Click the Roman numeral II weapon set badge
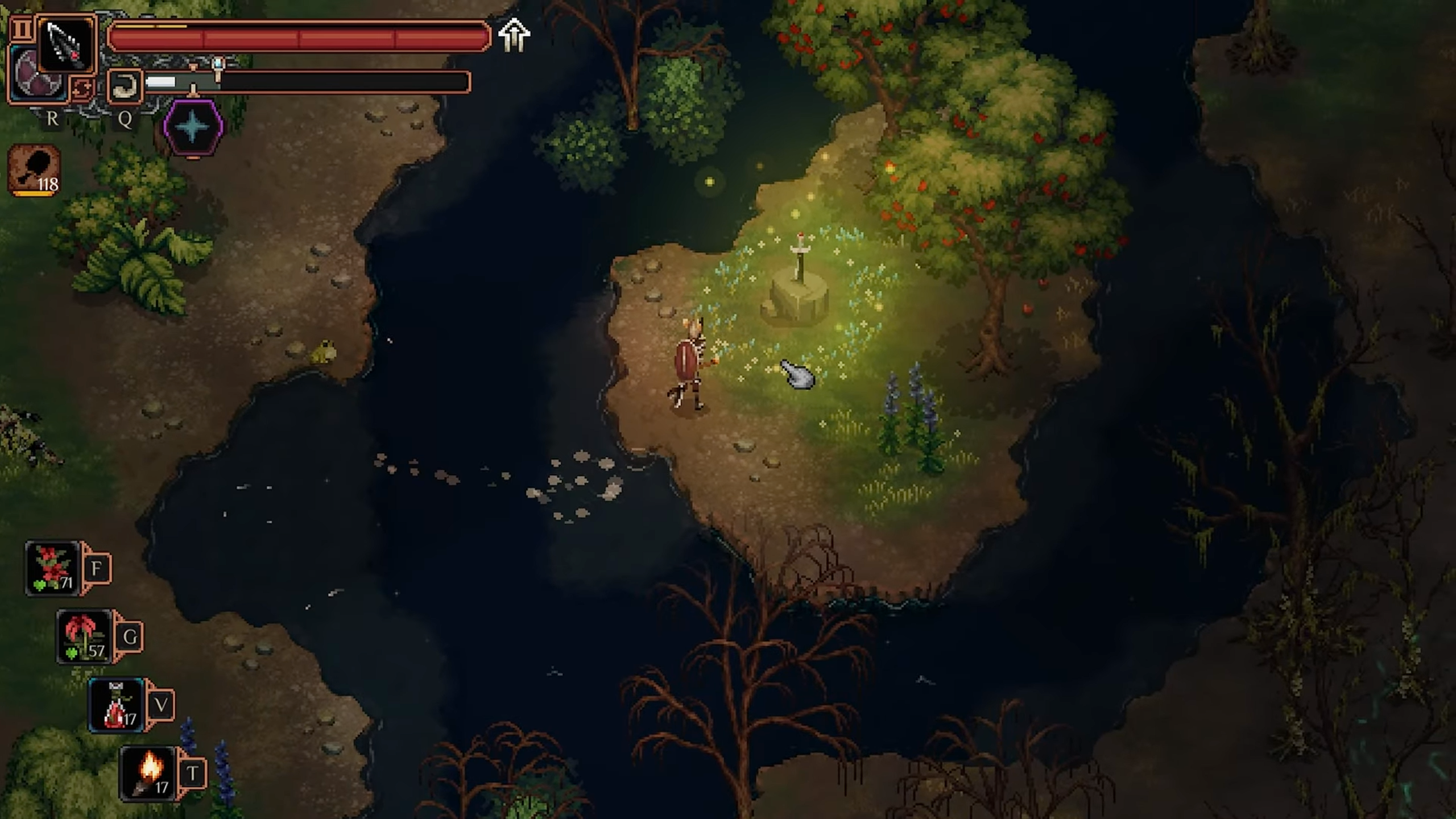Screen dimensions: 1456x819 tap(23, 29)
